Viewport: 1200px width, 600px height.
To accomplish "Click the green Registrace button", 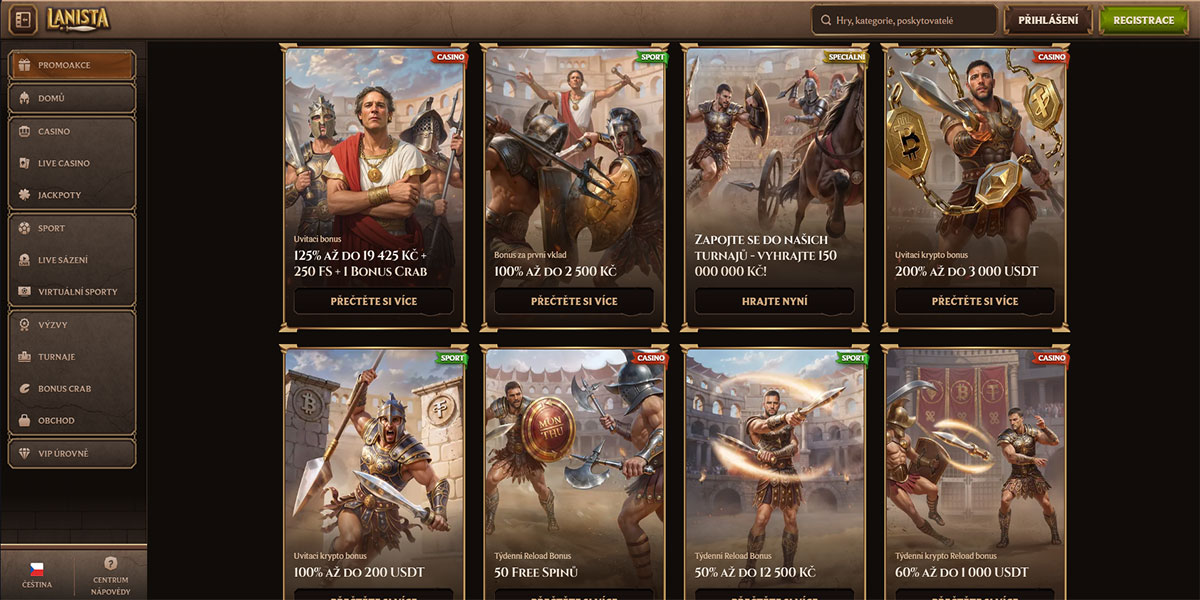I will pos(1143,20).
